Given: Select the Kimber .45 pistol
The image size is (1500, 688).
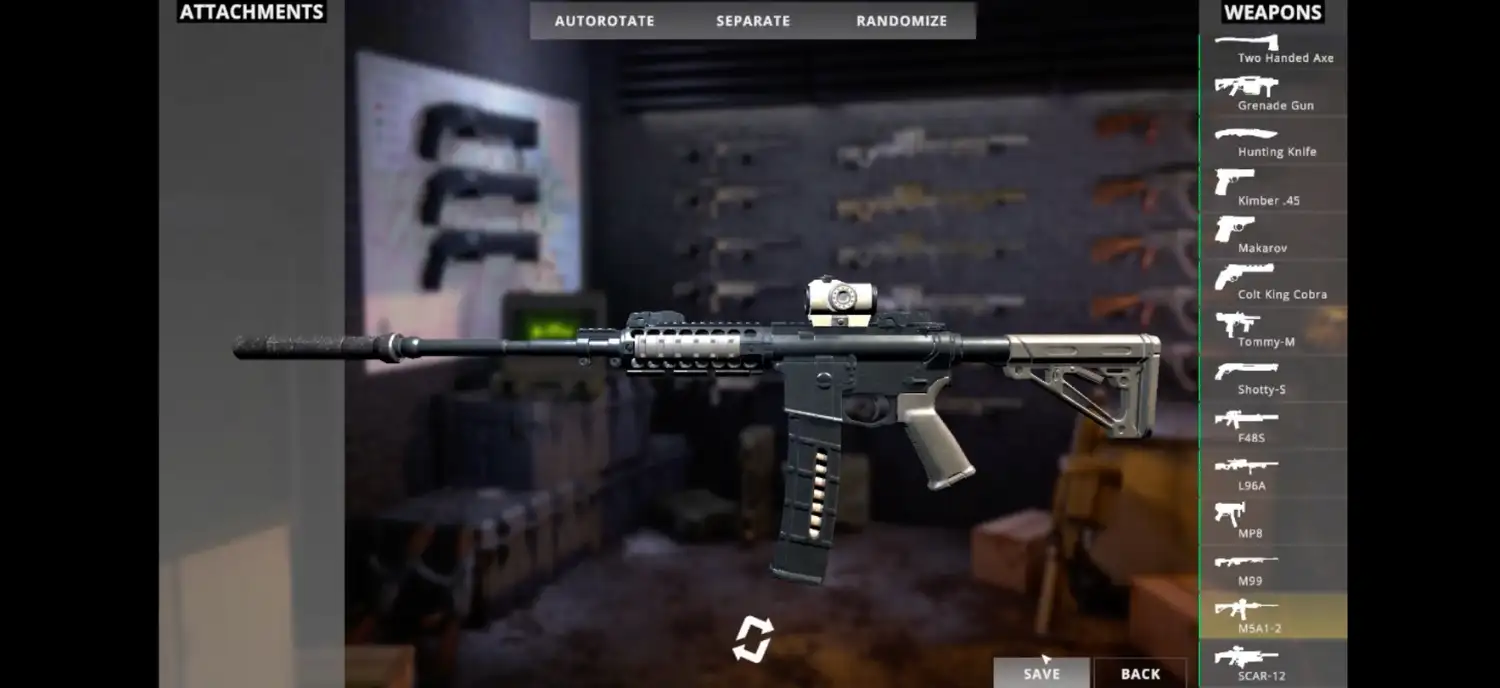Looking at the screenshot, I should 1273,188.
